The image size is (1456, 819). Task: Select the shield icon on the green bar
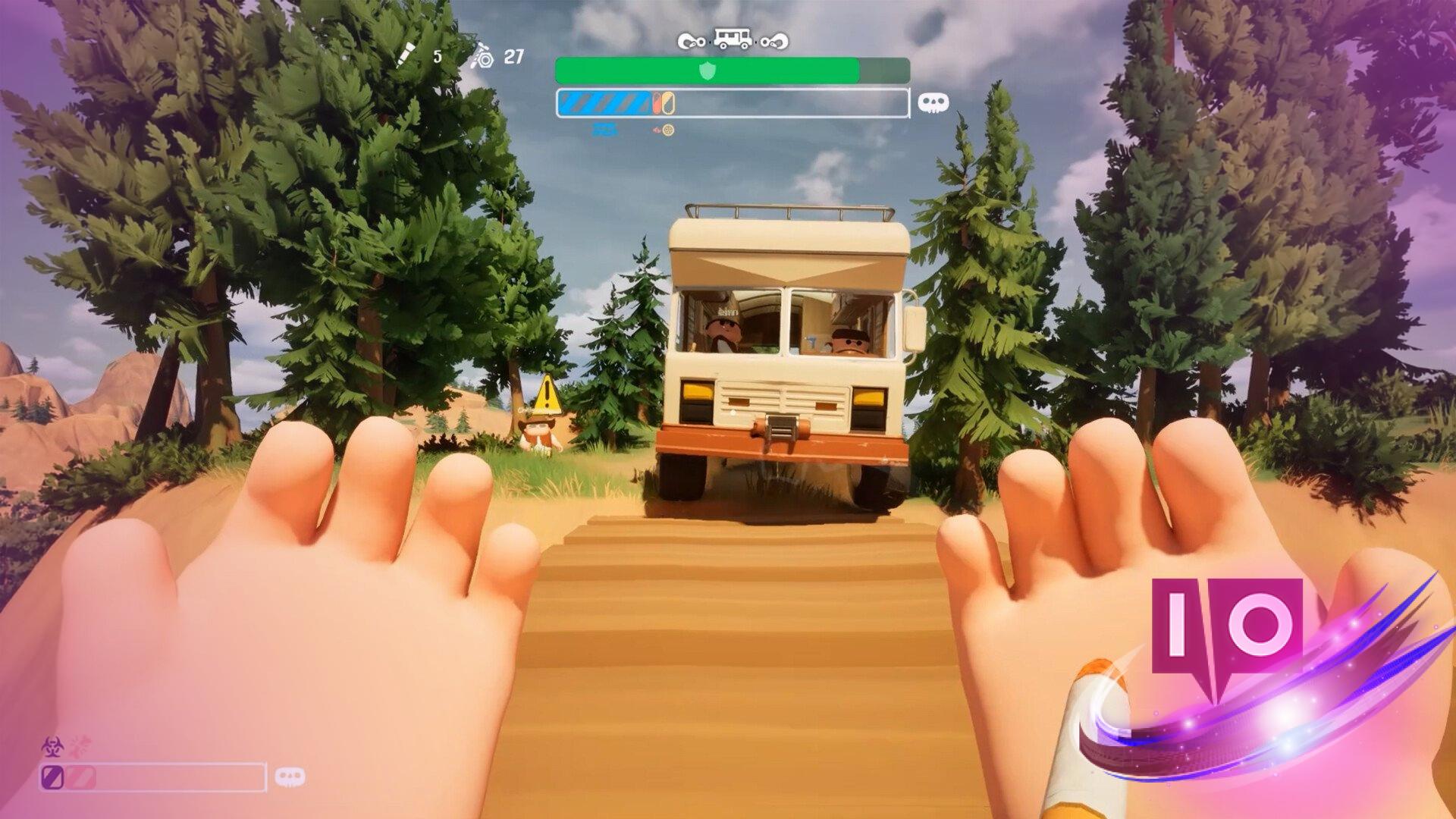708,71
